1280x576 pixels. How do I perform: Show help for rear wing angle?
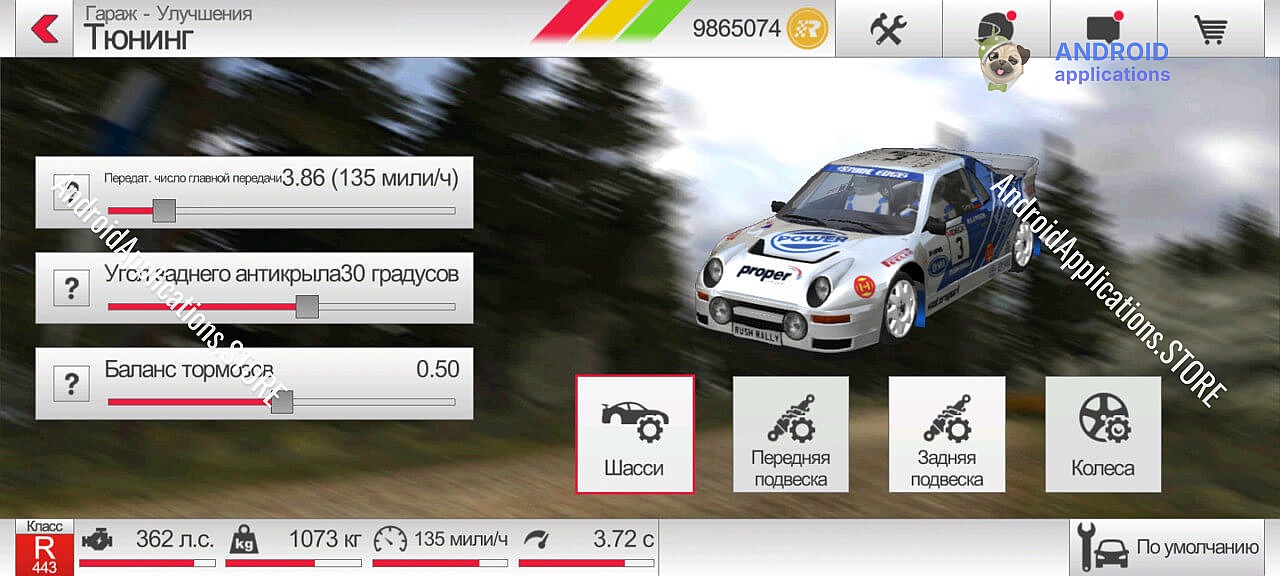[x=71, y=289]
